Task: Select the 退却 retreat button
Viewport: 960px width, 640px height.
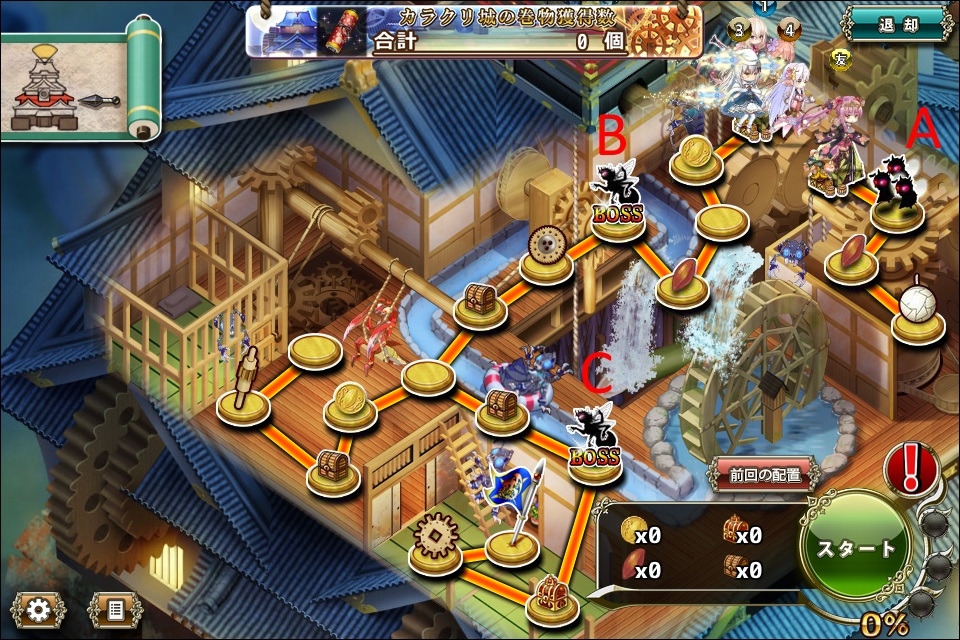Action: (x=896, y=25)
